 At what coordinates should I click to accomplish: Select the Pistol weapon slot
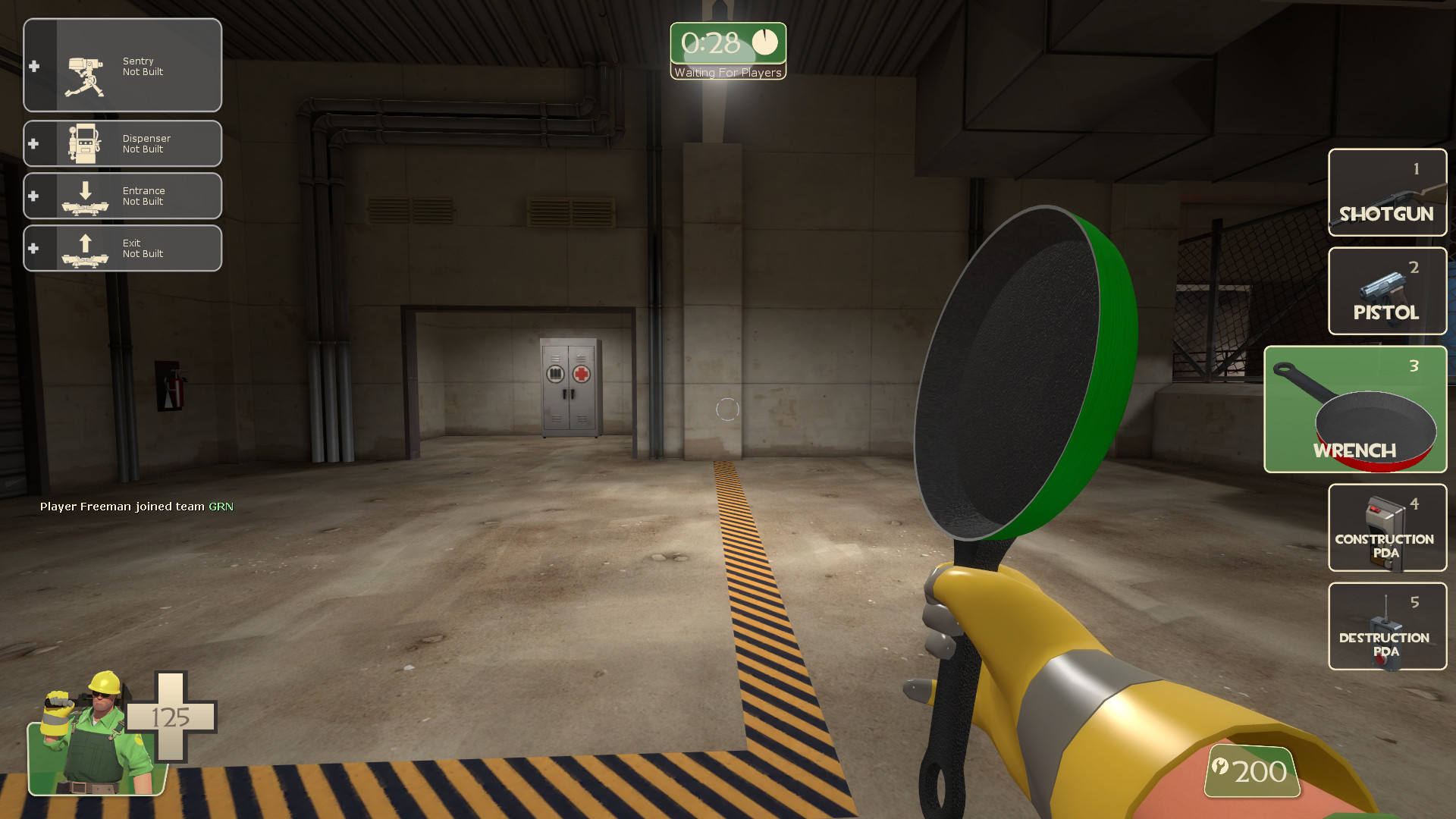[1386, 291]
